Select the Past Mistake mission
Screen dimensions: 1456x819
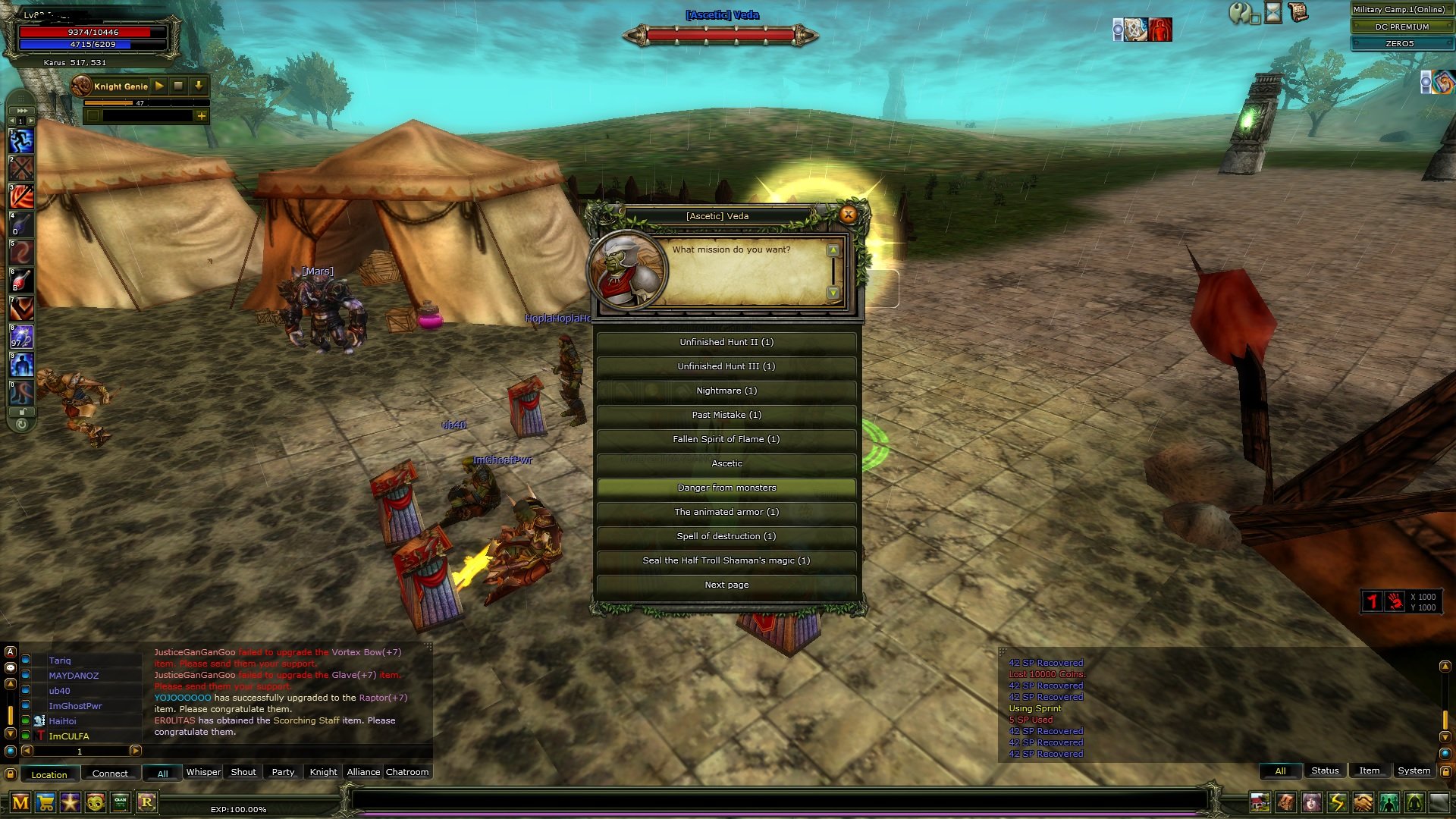tap(726, 415)
